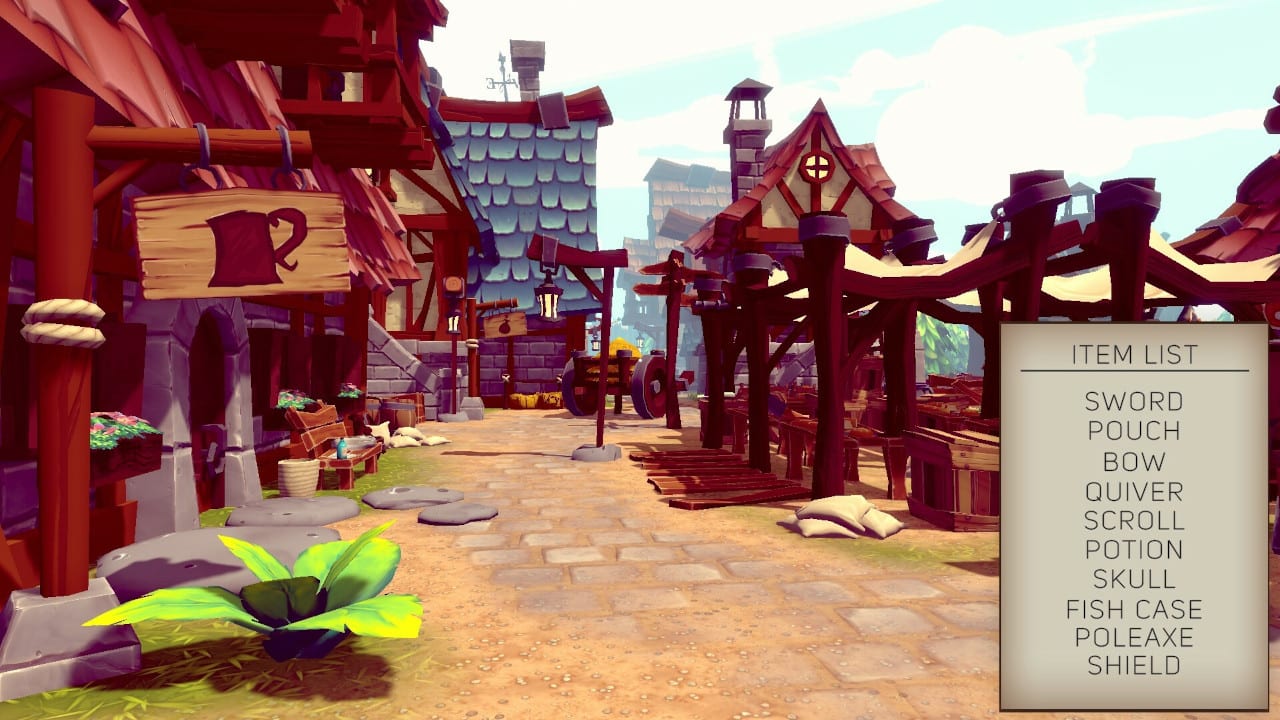The image size is (1280, 720).
Task: Click the round window on the red-roofed house
Action: pyautogui.click(x=817, y=165)
